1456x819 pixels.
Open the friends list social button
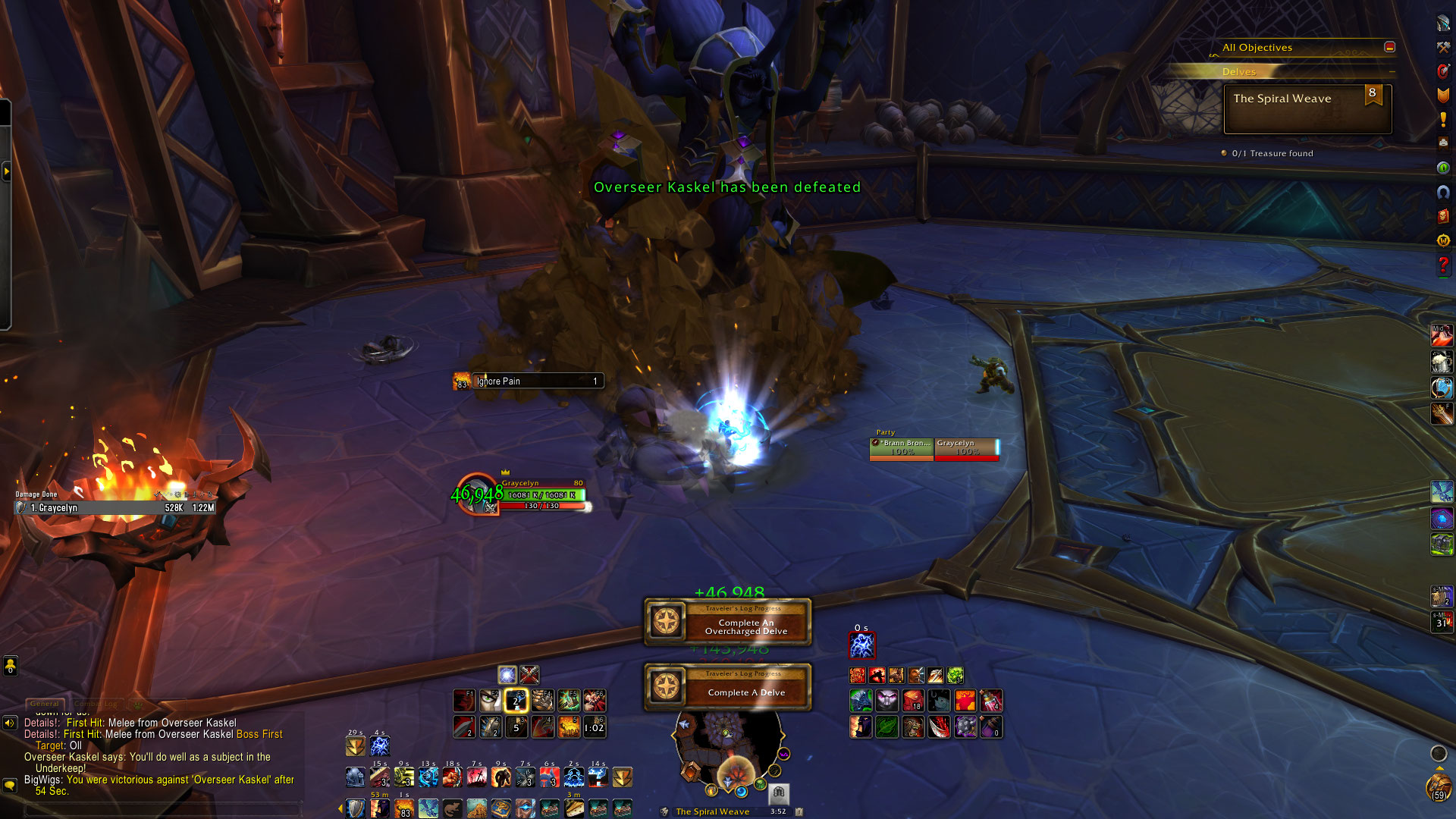[x=10, y=666]
